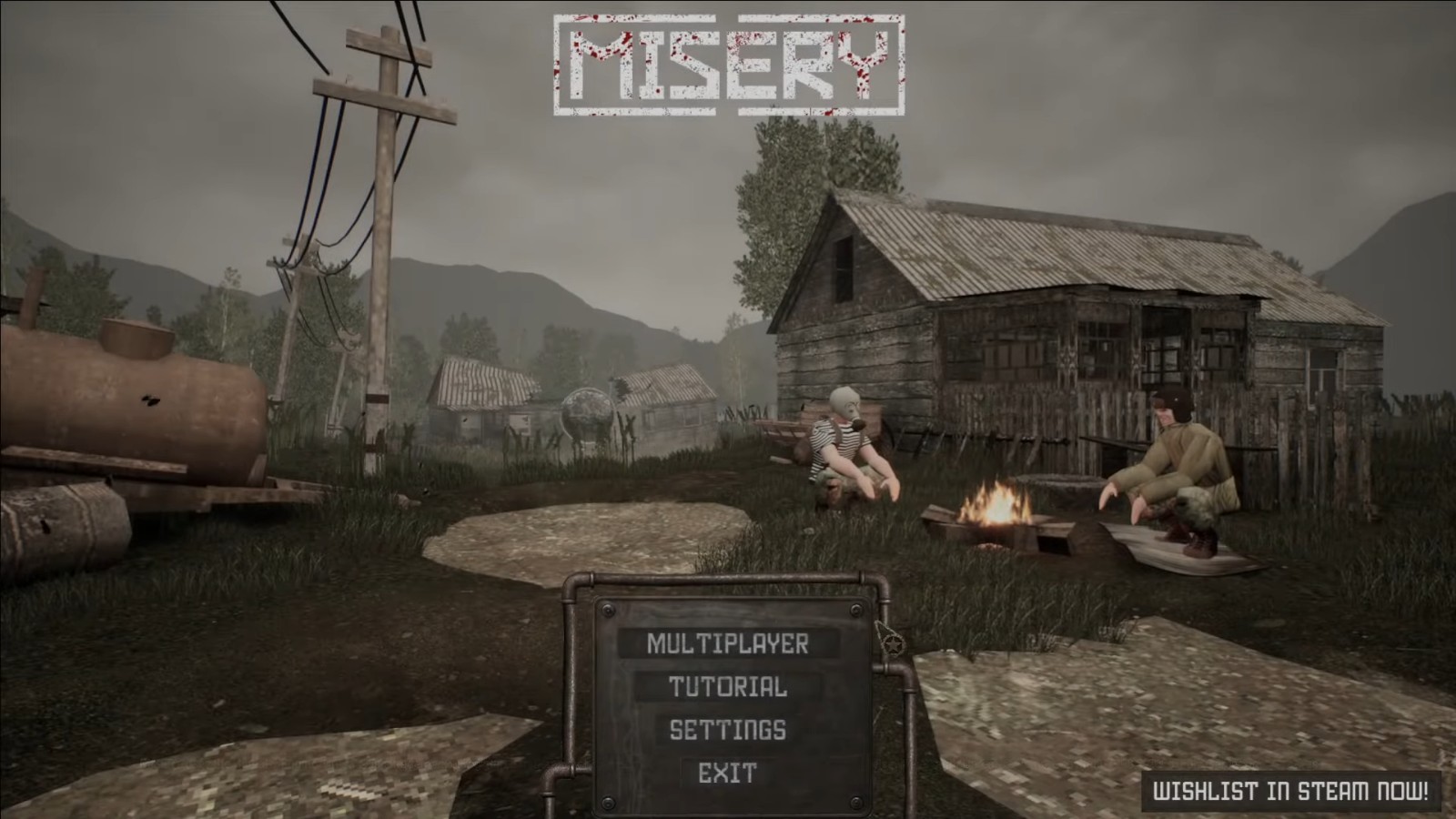The image size is (1456, 819).
Task: Open the Settings menu
Action: [727, 730]
